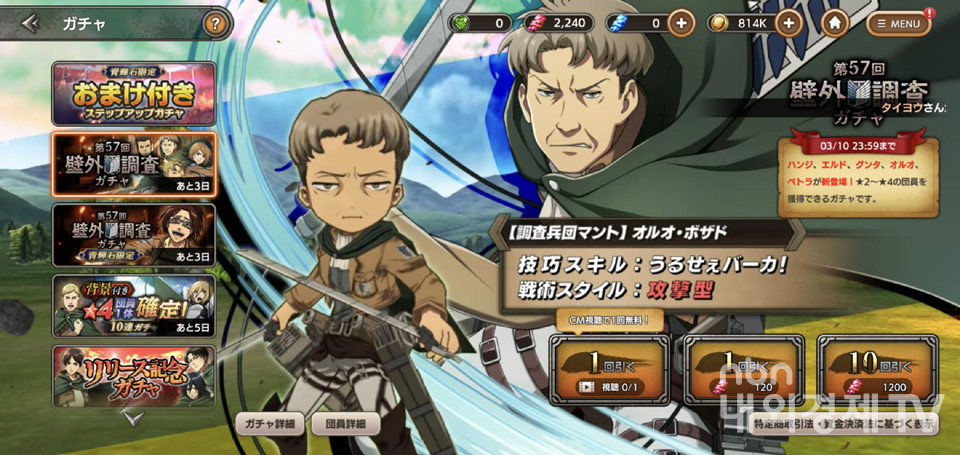Add gold coins with the plus button
Screen dimensions: 960x455
tap(788, 23)
